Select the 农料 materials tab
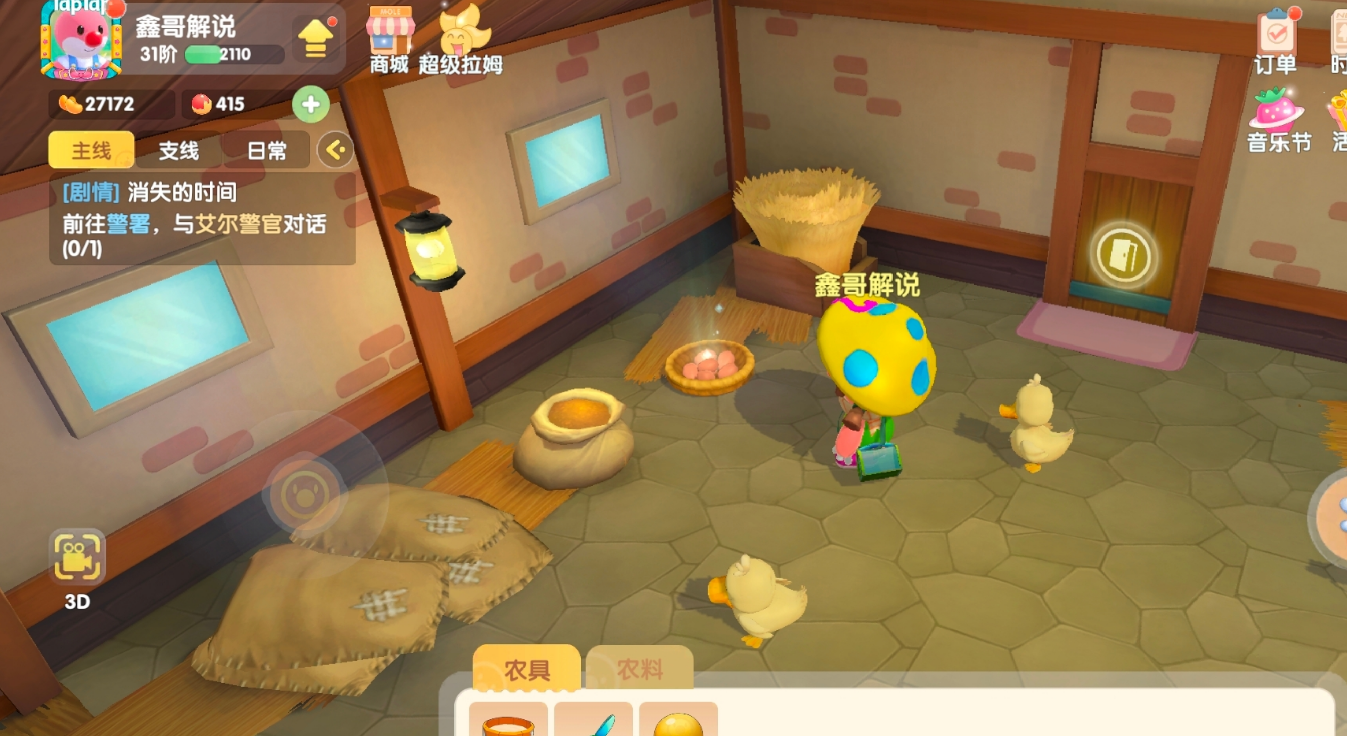The height and width of the screenshot is (736, 1347). 639,669
